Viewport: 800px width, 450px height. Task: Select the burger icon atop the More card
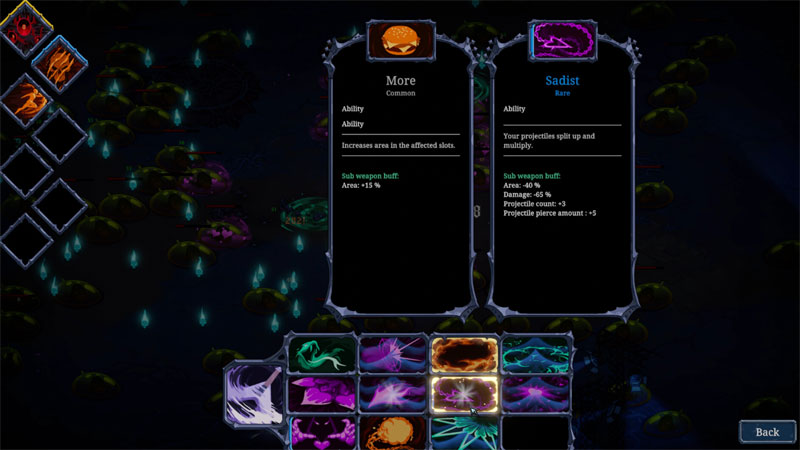coord(400,41)
